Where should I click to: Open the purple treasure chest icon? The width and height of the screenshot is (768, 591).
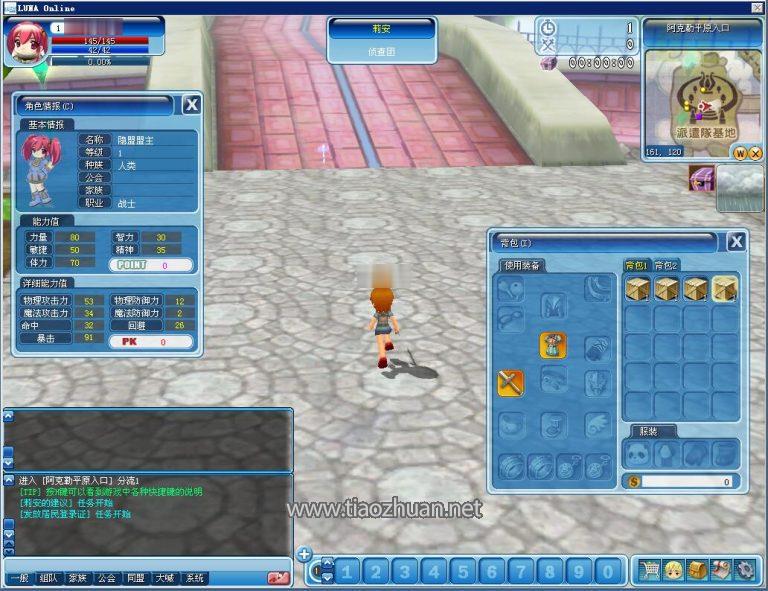click(700, 179)
